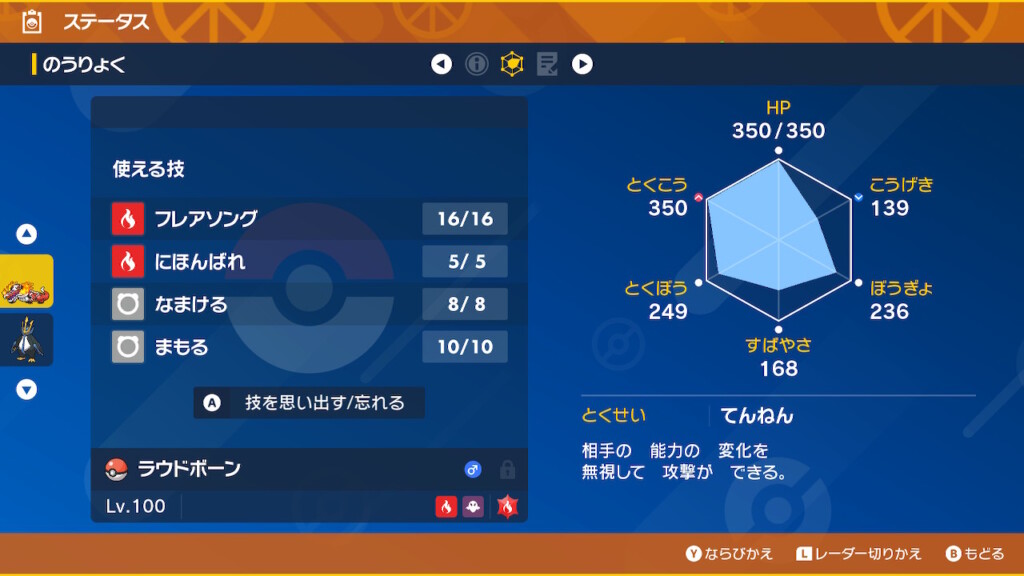Select the penguin Pokémon party thumbnail
The height and width of the screenshot is (576, 1024).
tap(27, 340)
